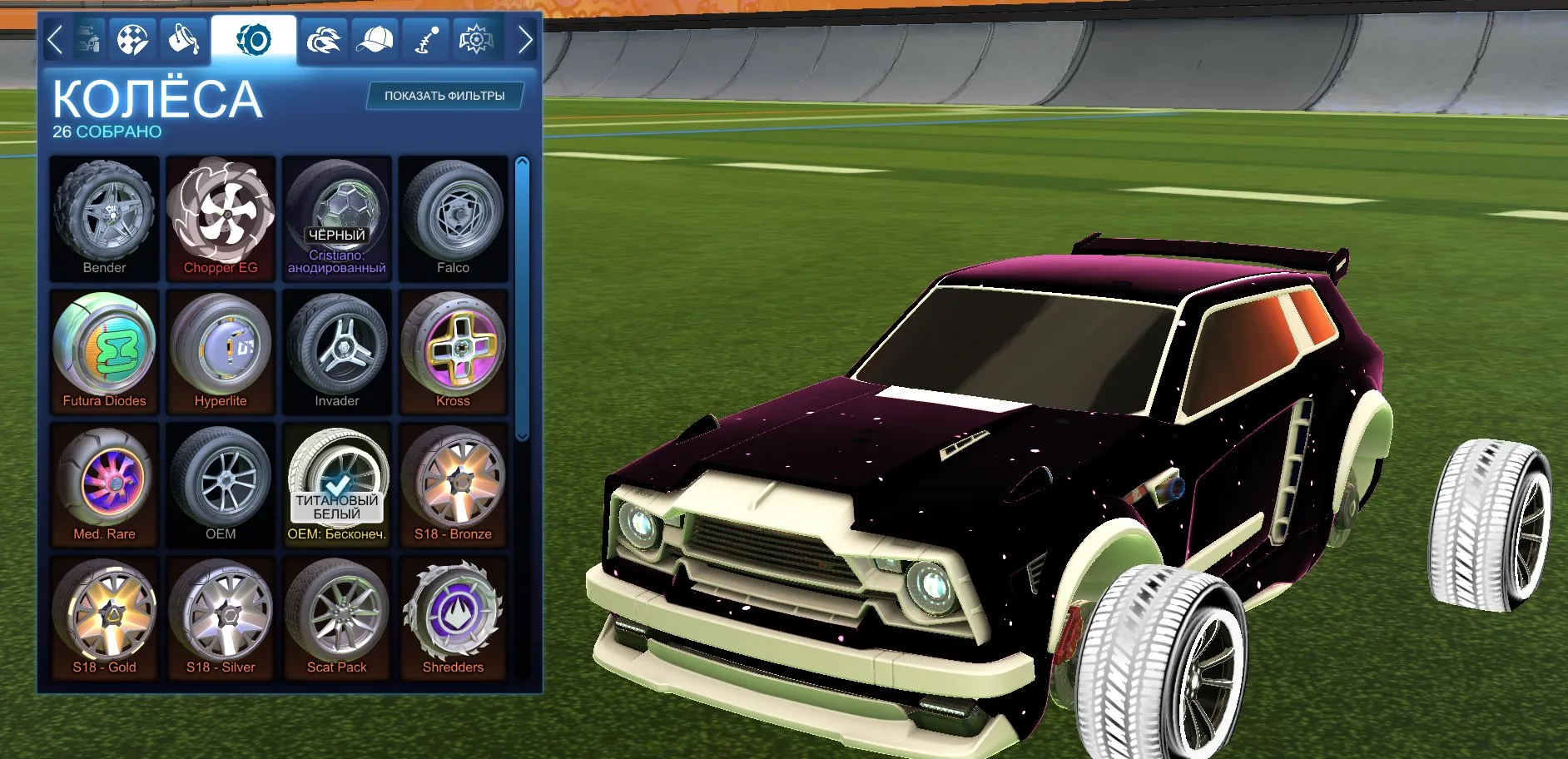1568x759 pixels.
Task: Select the purple Med. Rare wheel swatch
Action: click(x=104, y=483)
